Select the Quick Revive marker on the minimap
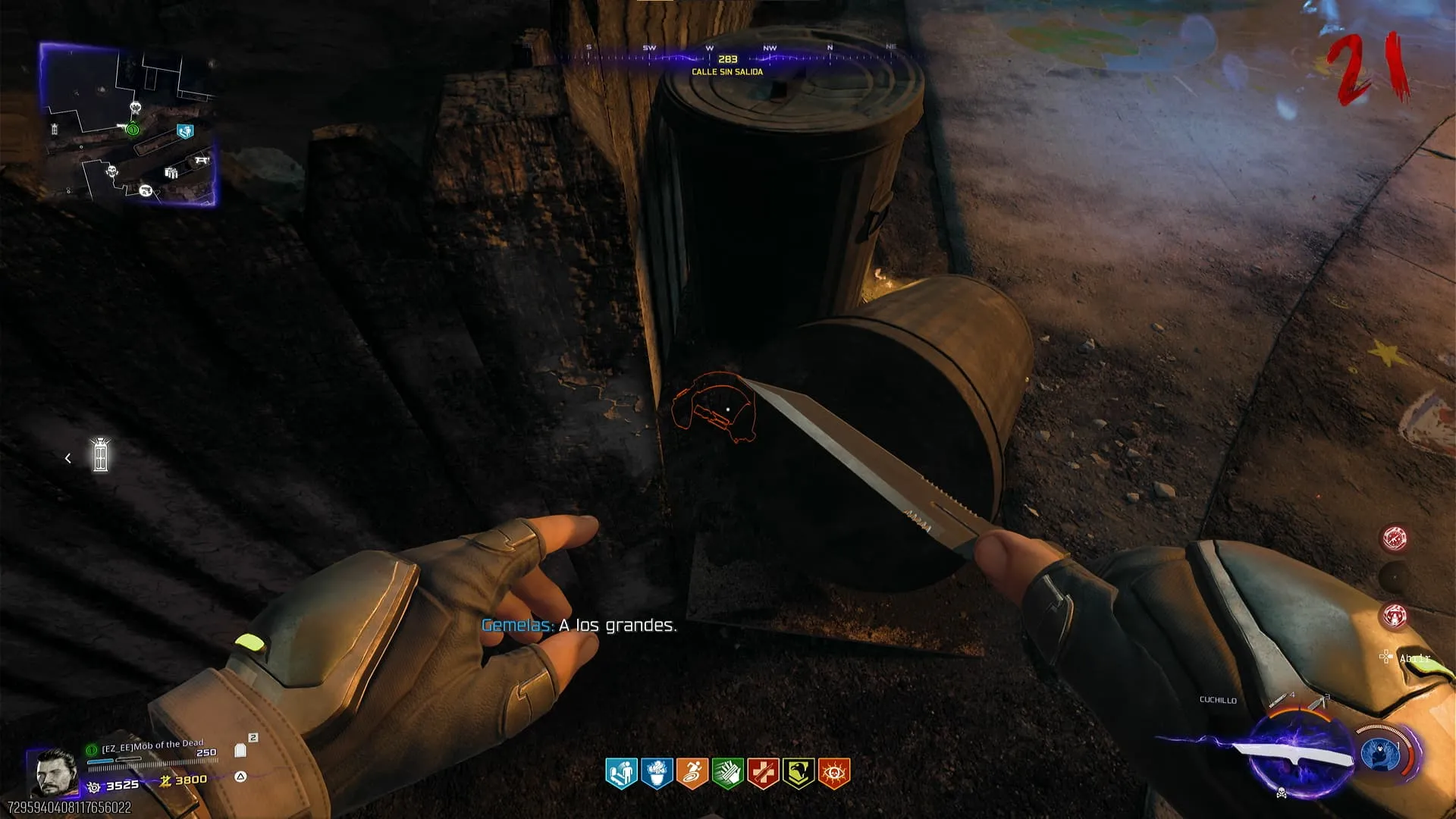Viewport: 1456px width, 819px height. click(185, 132)
